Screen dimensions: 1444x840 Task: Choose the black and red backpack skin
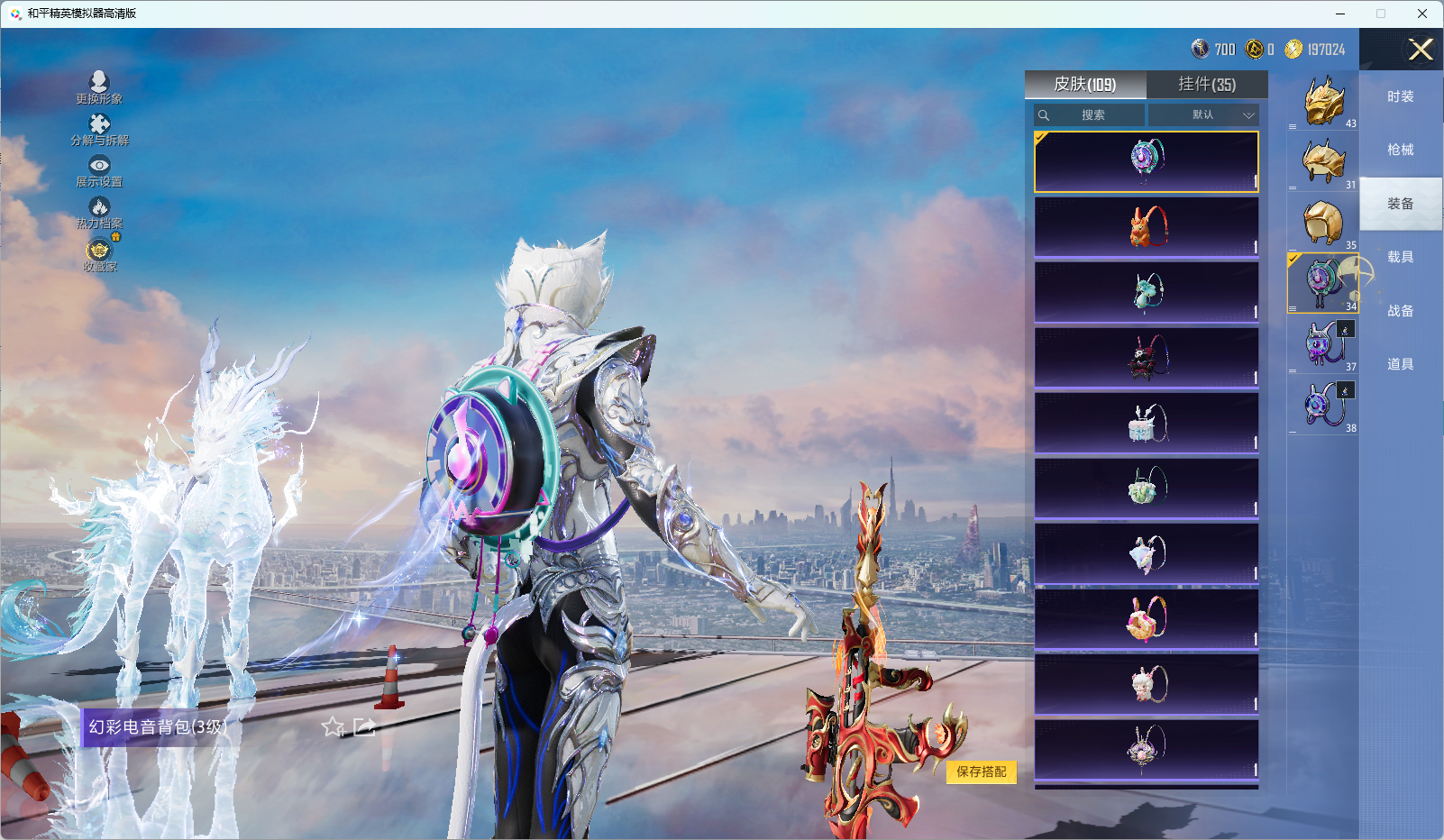[x=1147, y=358]
